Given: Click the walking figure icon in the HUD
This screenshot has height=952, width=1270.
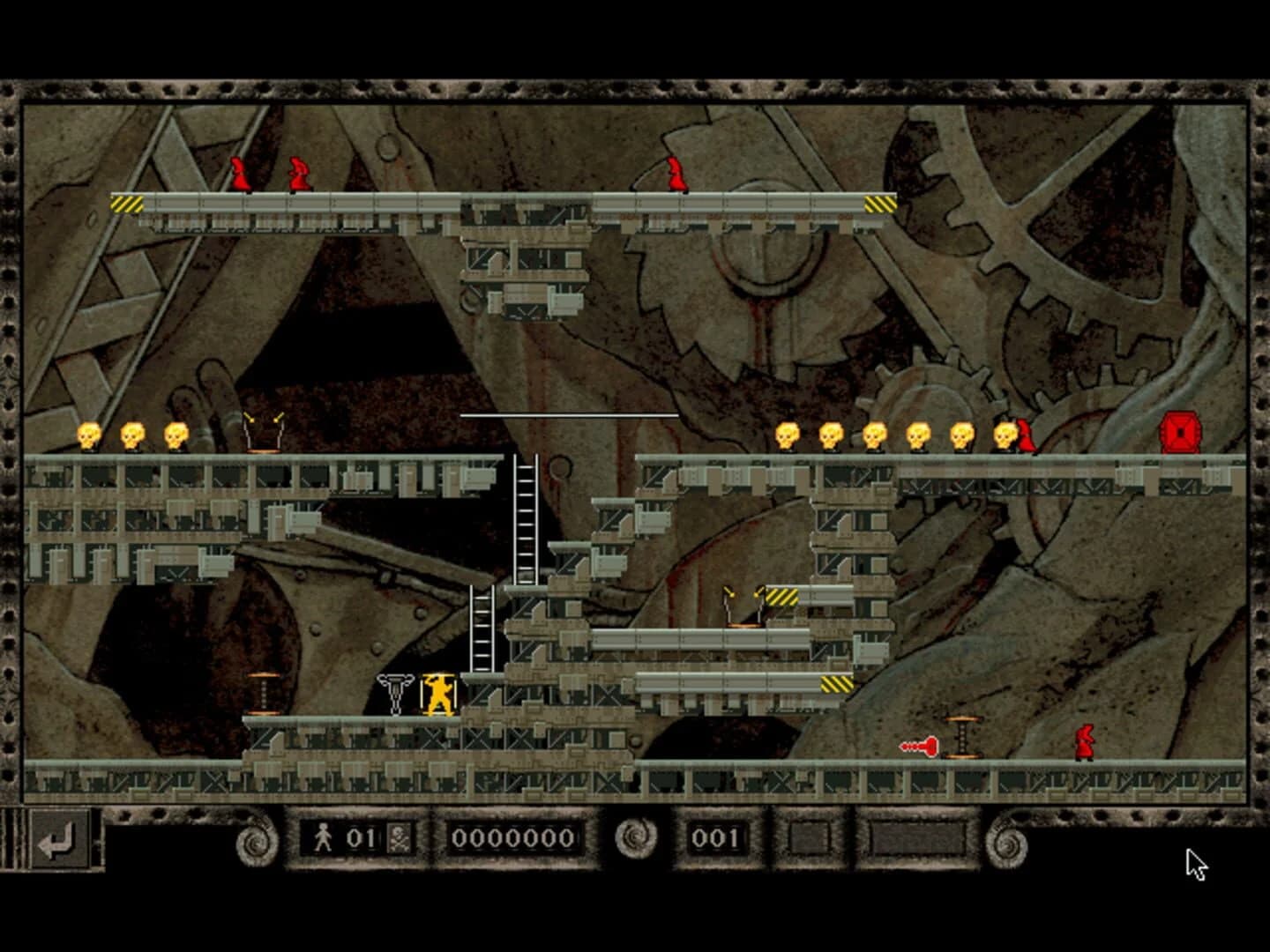Looking at the screenshot, I should tap(325, 835).
